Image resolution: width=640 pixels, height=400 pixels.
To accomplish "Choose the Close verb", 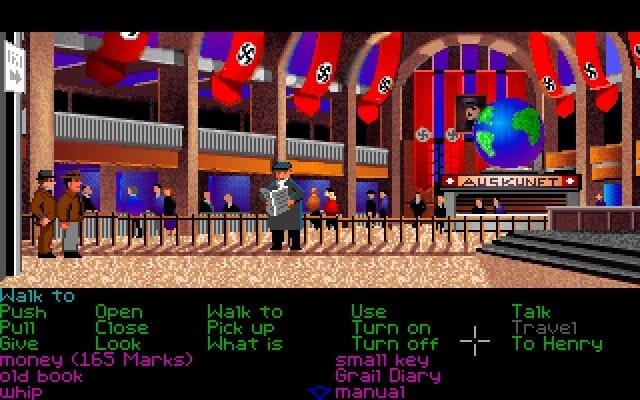I will 121,328.
